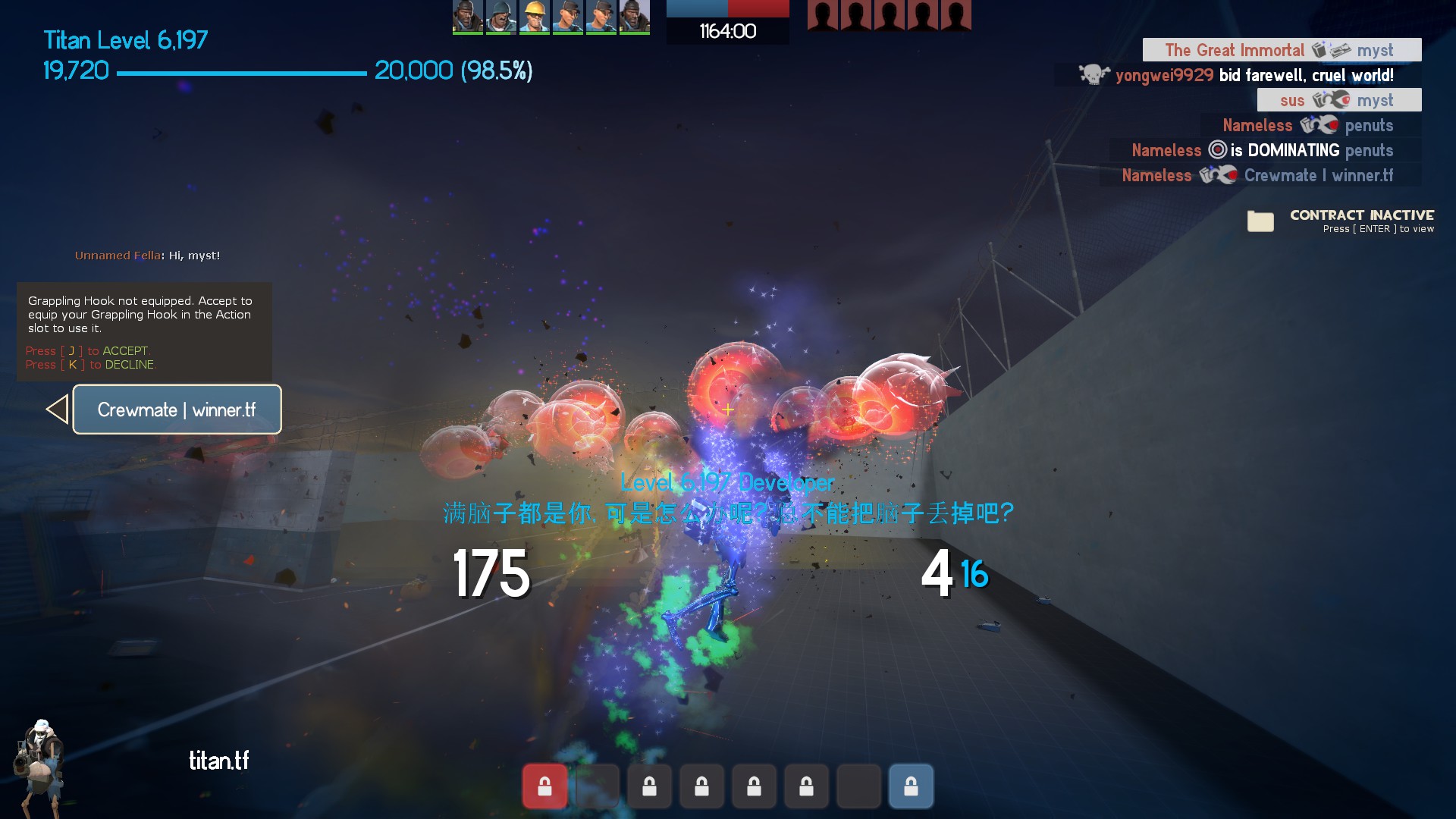Screen dimensions: 1456x819
Task: Open the Contract Inactive folder icon
Action: 1260,221
